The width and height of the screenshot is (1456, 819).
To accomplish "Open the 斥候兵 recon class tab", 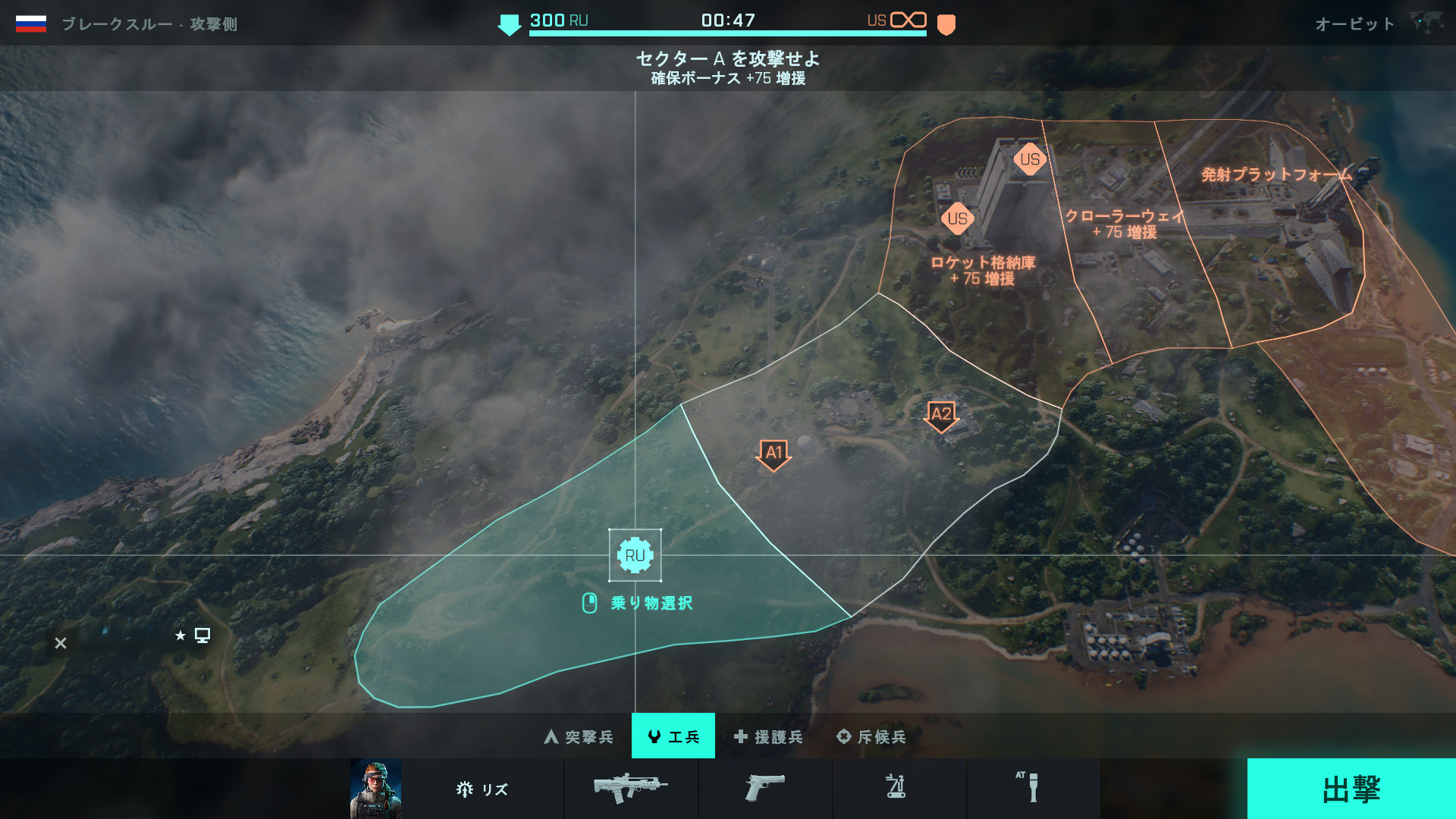I will coord(871,736).
